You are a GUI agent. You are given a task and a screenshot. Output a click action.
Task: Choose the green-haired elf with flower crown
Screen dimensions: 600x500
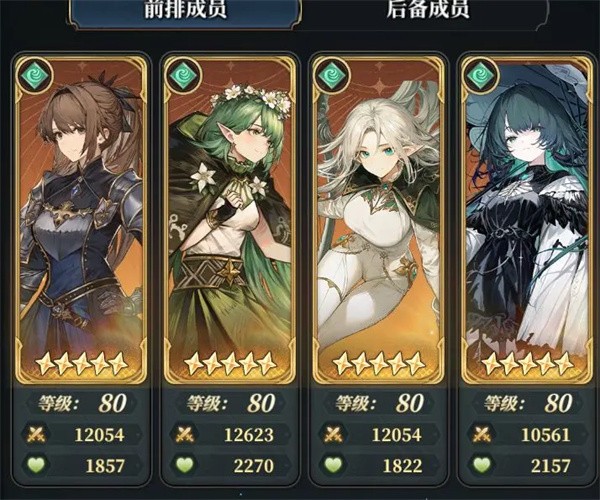pyautogui.click(x=228, y=220)
